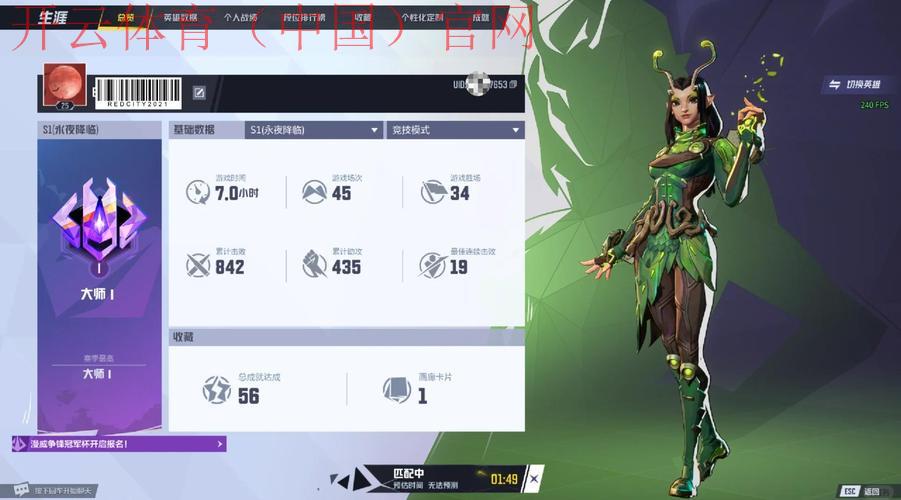Cancel matchmaking with the X button
The image size is (901, 500).
[533, 479]
